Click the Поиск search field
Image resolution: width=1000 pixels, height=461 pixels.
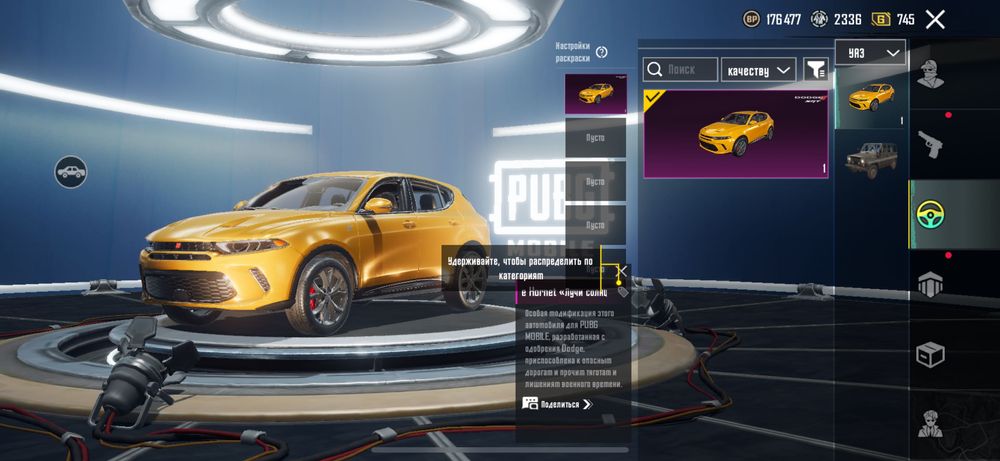[x=681, y=69]
